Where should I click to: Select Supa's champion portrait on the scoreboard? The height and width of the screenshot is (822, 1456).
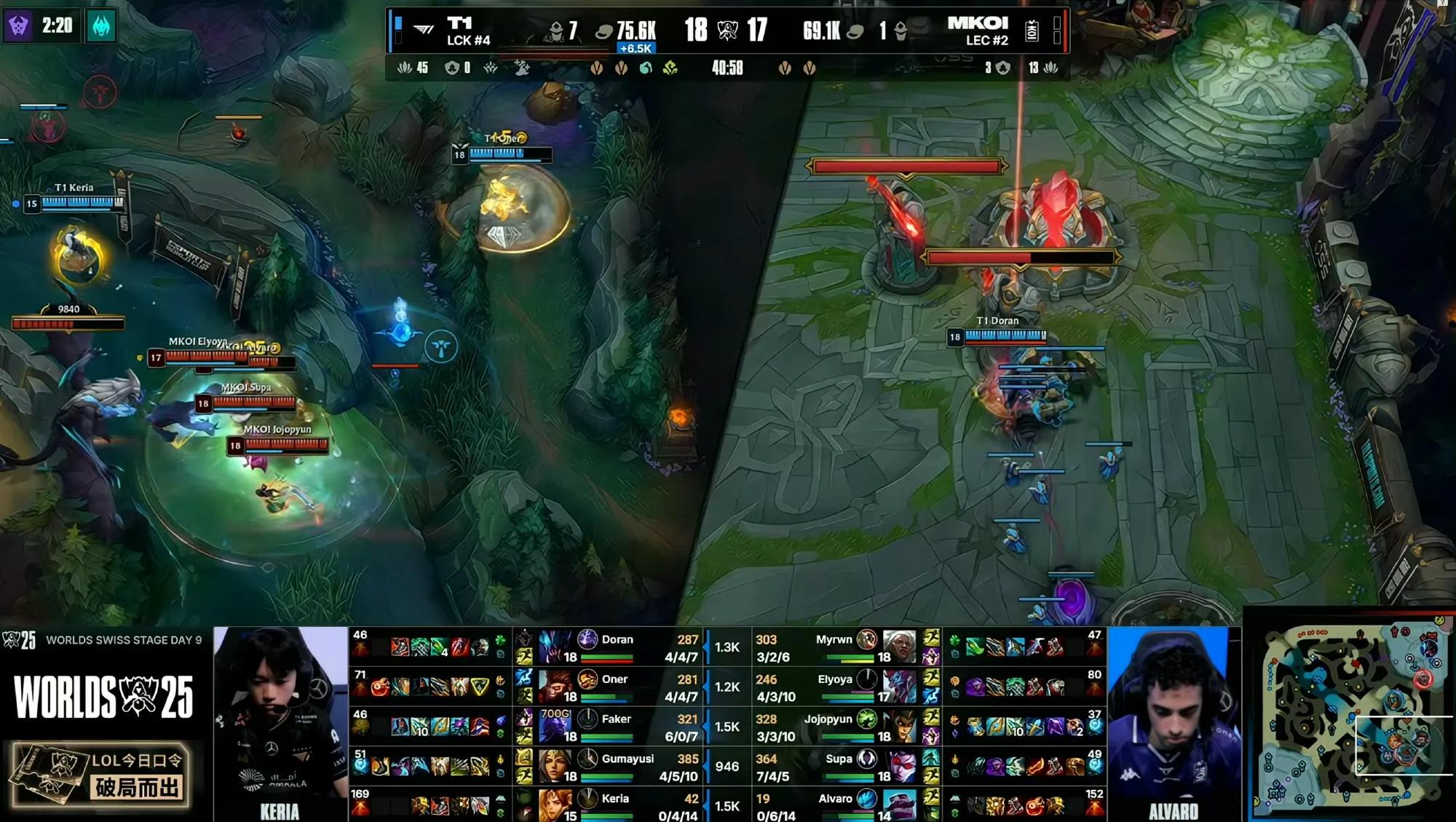900,766
